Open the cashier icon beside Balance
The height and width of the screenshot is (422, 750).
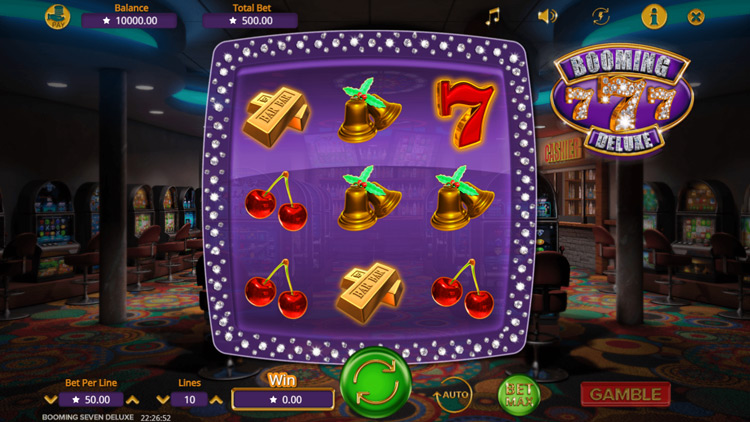[58, 17]
